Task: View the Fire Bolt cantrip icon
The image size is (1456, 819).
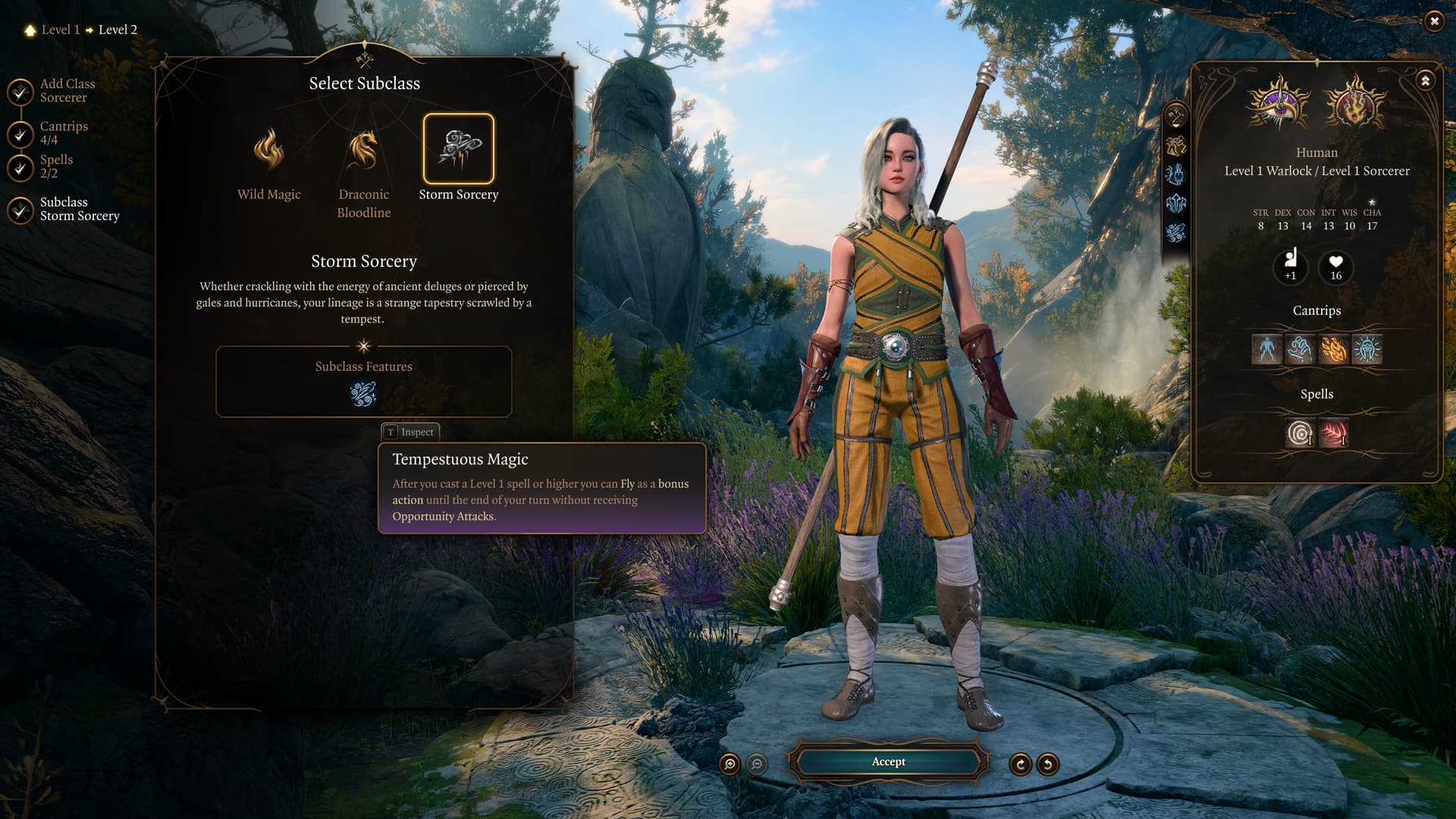Action: [x=1334, y=350]
